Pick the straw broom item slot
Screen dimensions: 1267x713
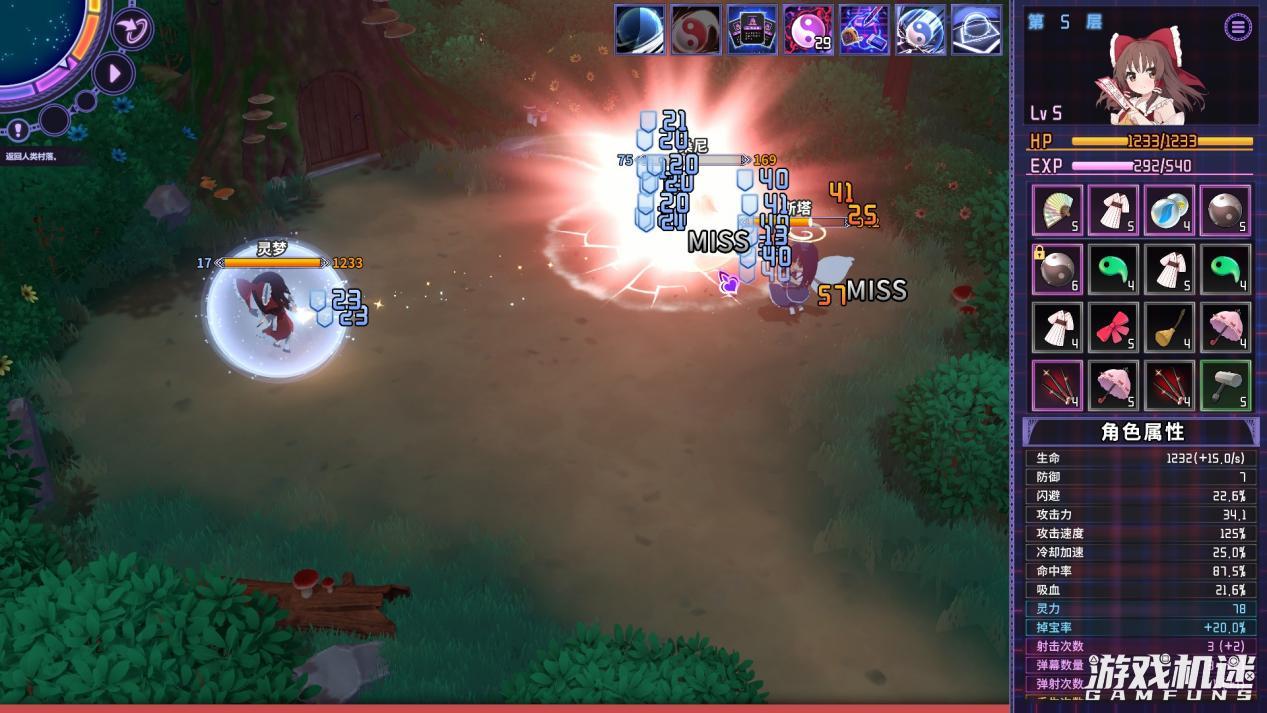tap(1169, 327)
